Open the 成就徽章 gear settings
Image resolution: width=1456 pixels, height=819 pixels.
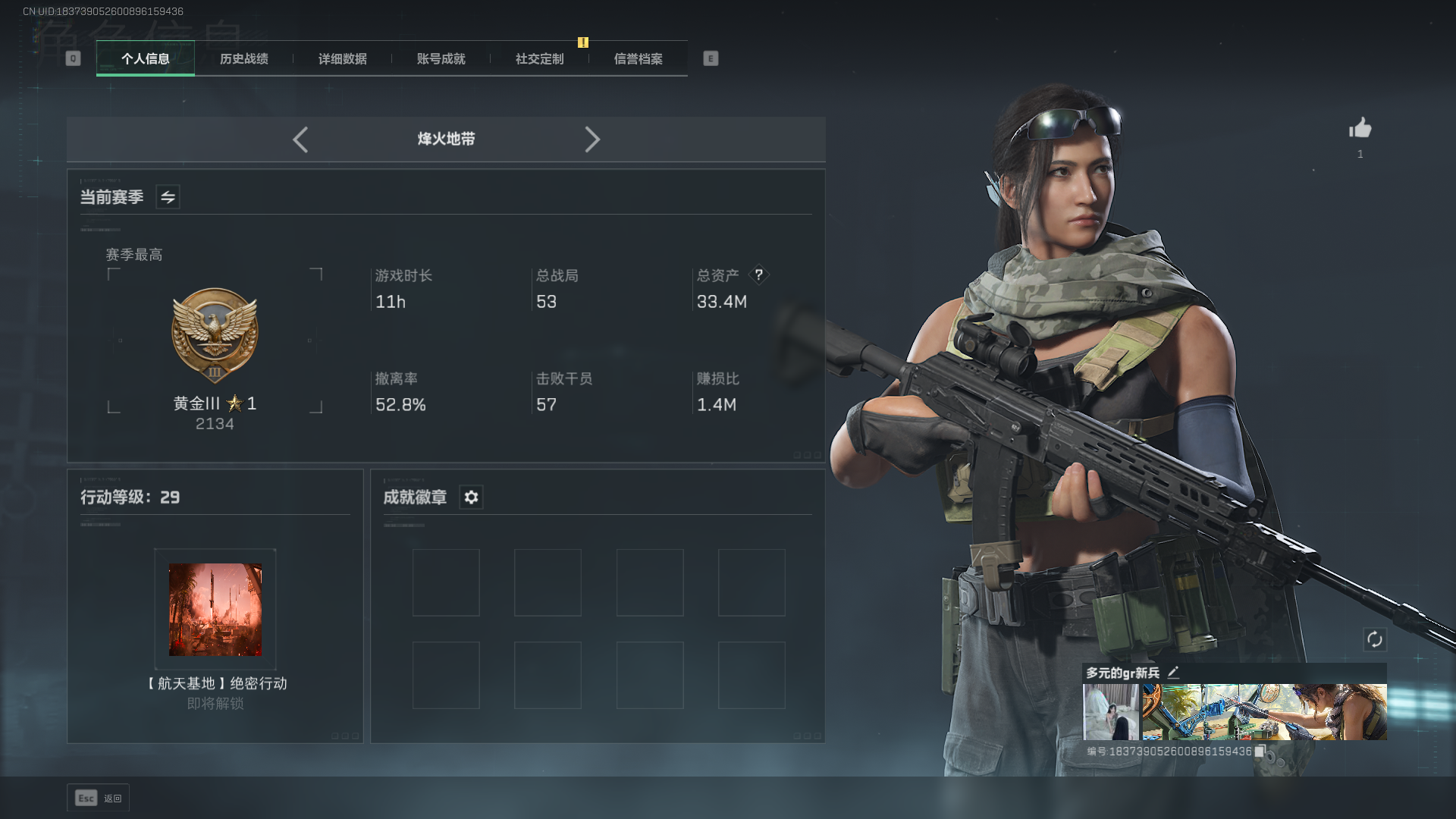(x=471, y=497)
